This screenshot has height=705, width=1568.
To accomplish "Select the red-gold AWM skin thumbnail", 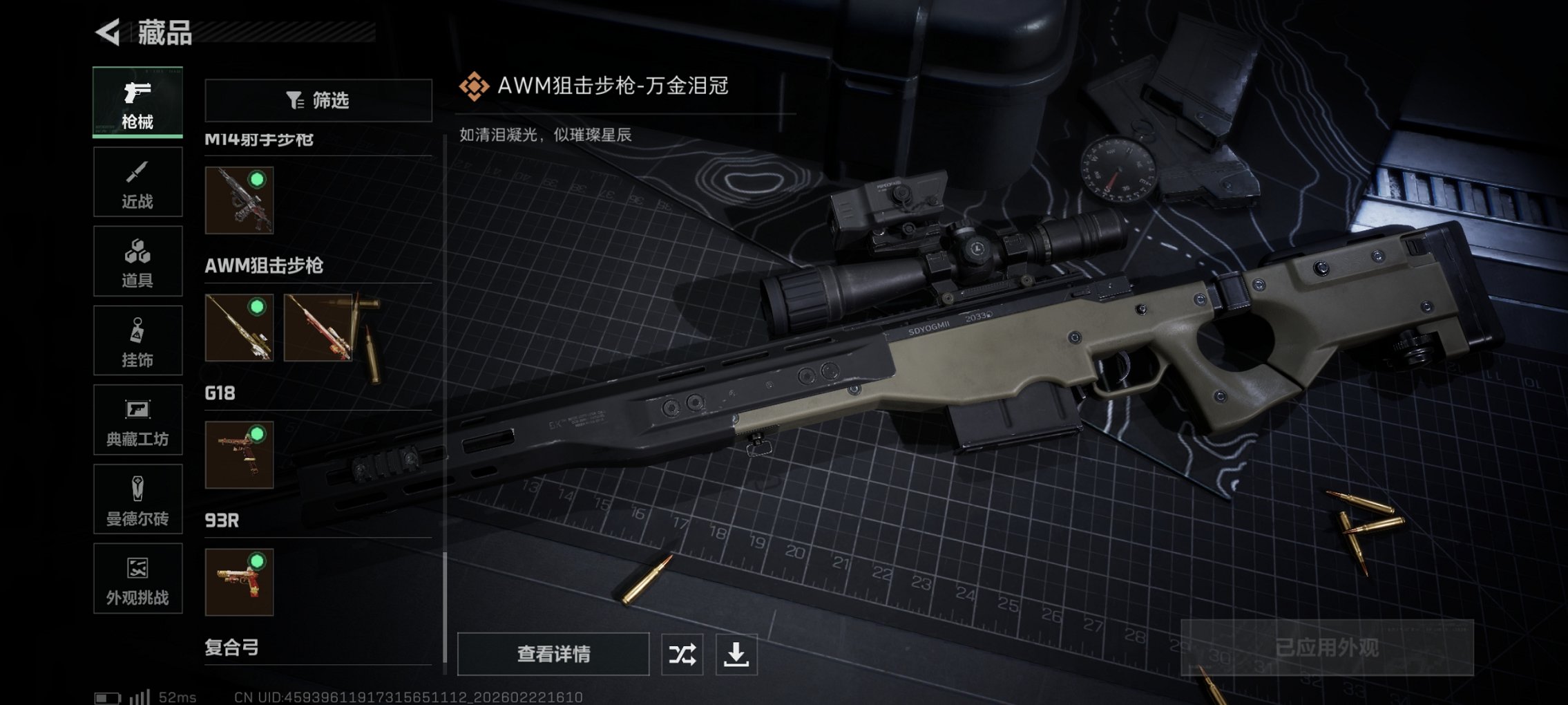I will (x=318, y=328).
